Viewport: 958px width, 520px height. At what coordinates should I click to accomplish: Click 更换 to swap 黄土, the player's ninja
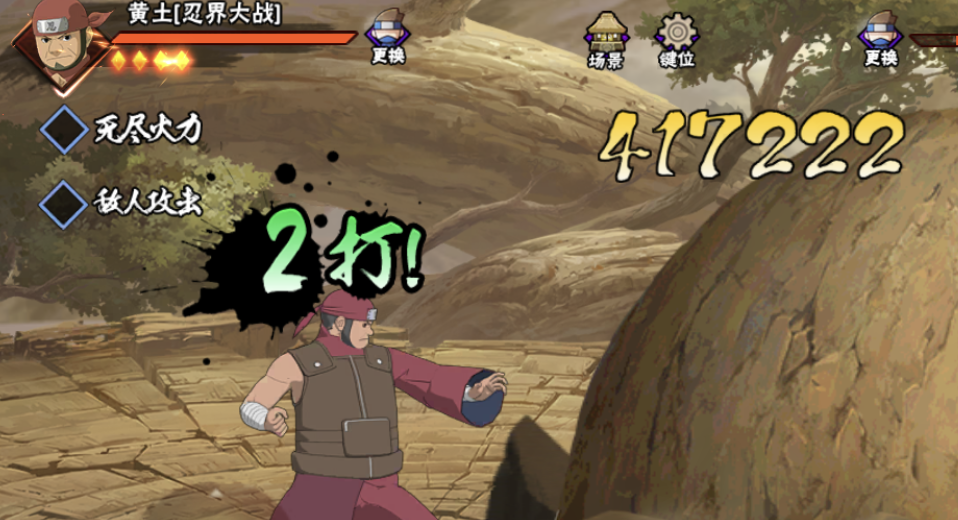click(388, 38)
